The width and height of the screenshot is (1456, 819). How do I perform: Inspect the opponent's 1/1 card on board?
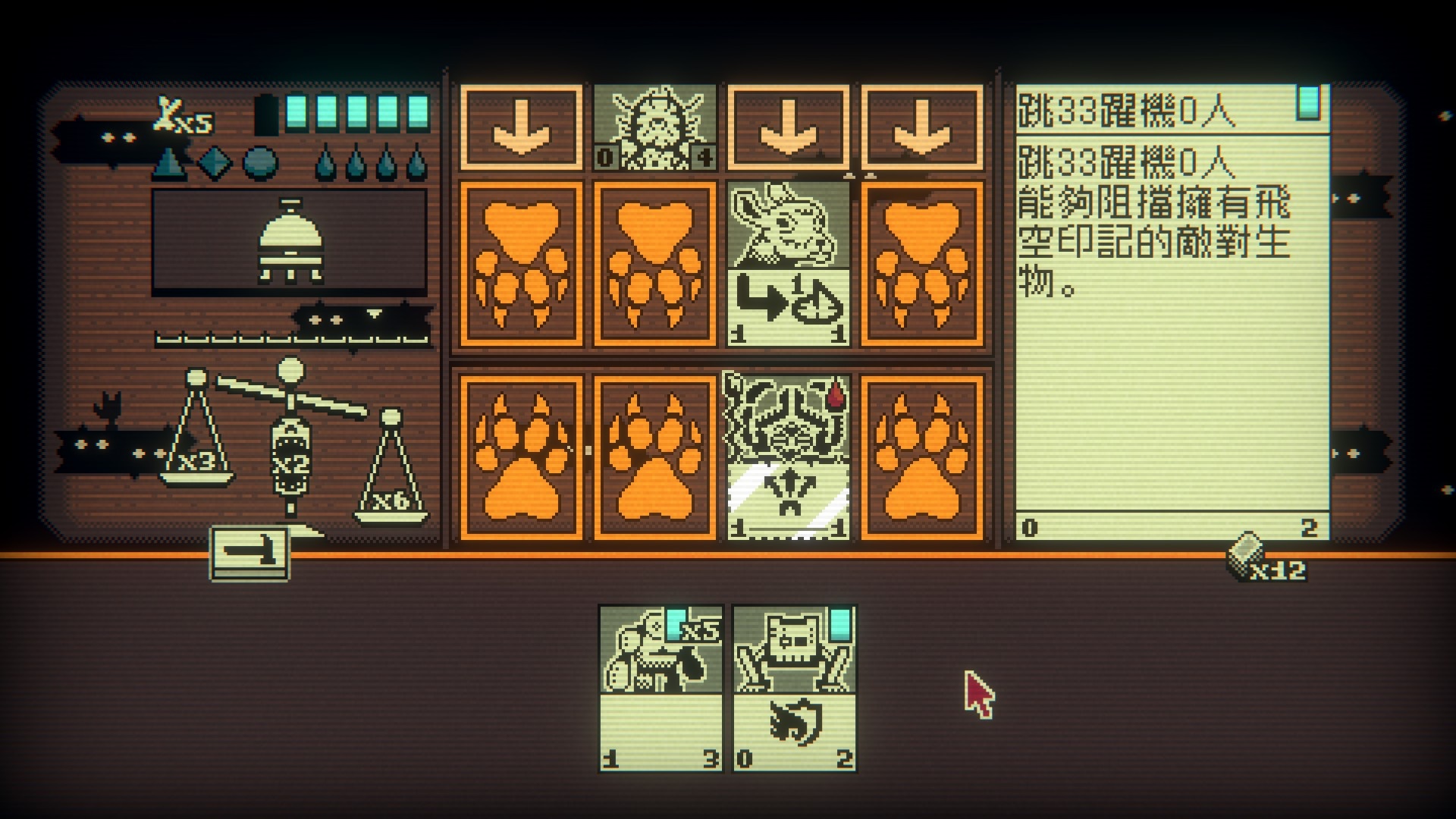point(788,263)
